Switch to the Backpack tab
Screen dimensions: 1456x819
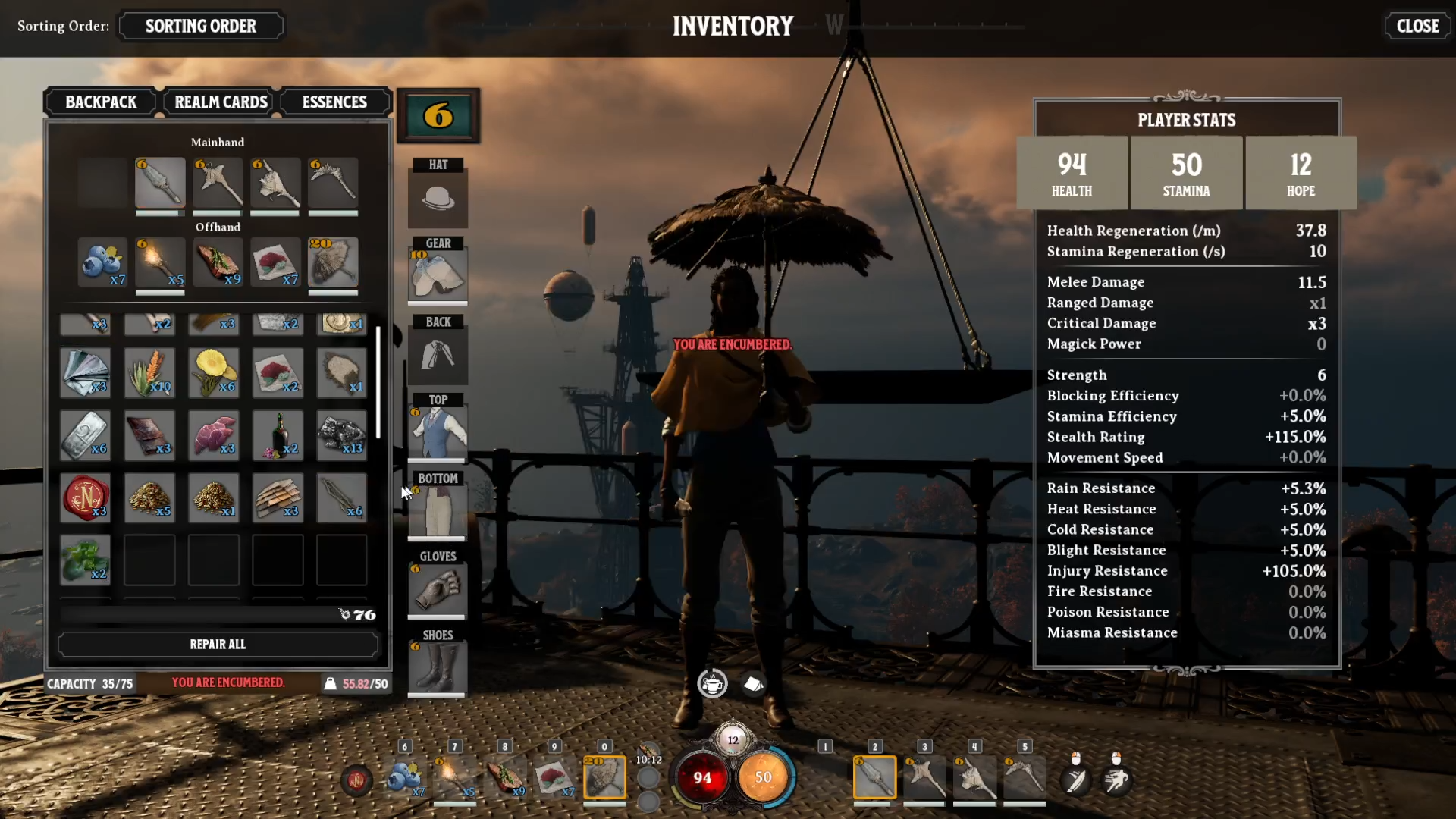click(x=101, y=102)
